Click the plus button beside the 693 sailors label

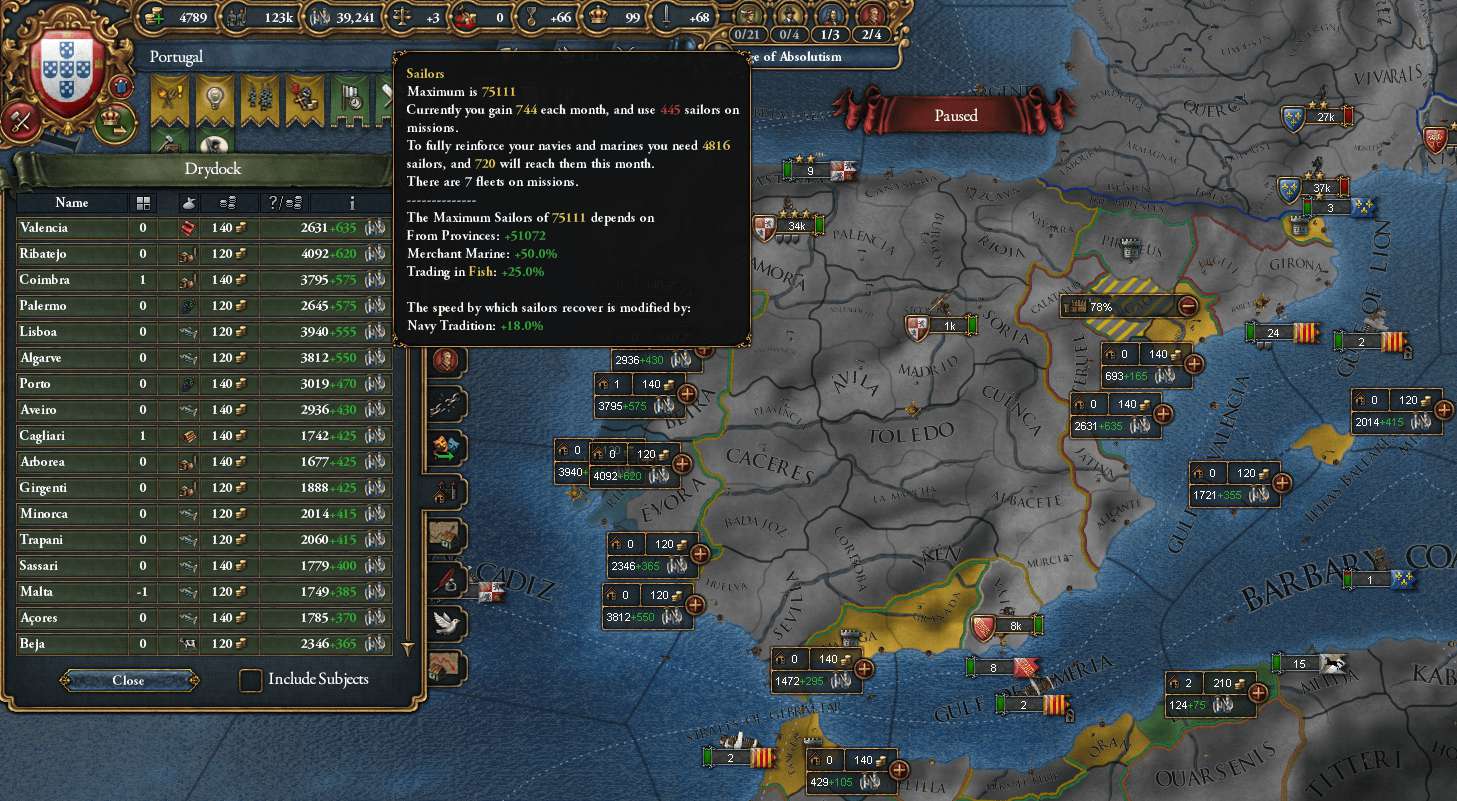pos(1193,364)
